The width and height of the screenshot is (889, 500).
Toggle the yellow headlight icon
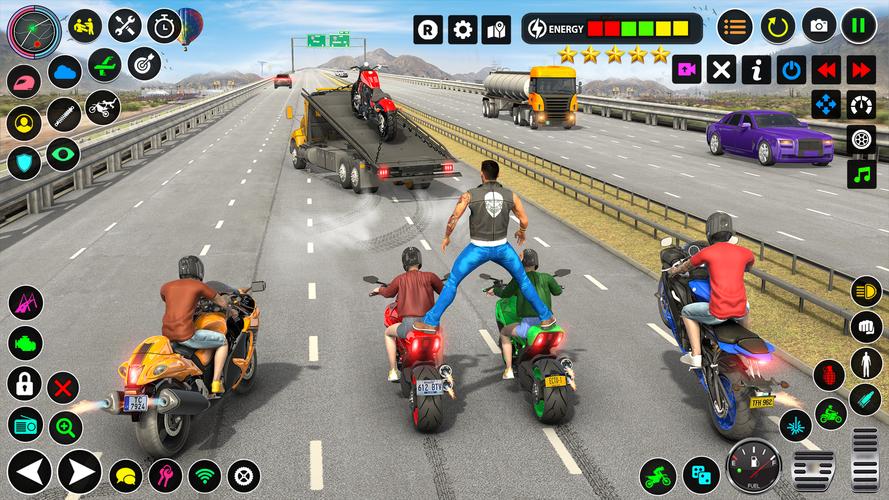point(866,291)
